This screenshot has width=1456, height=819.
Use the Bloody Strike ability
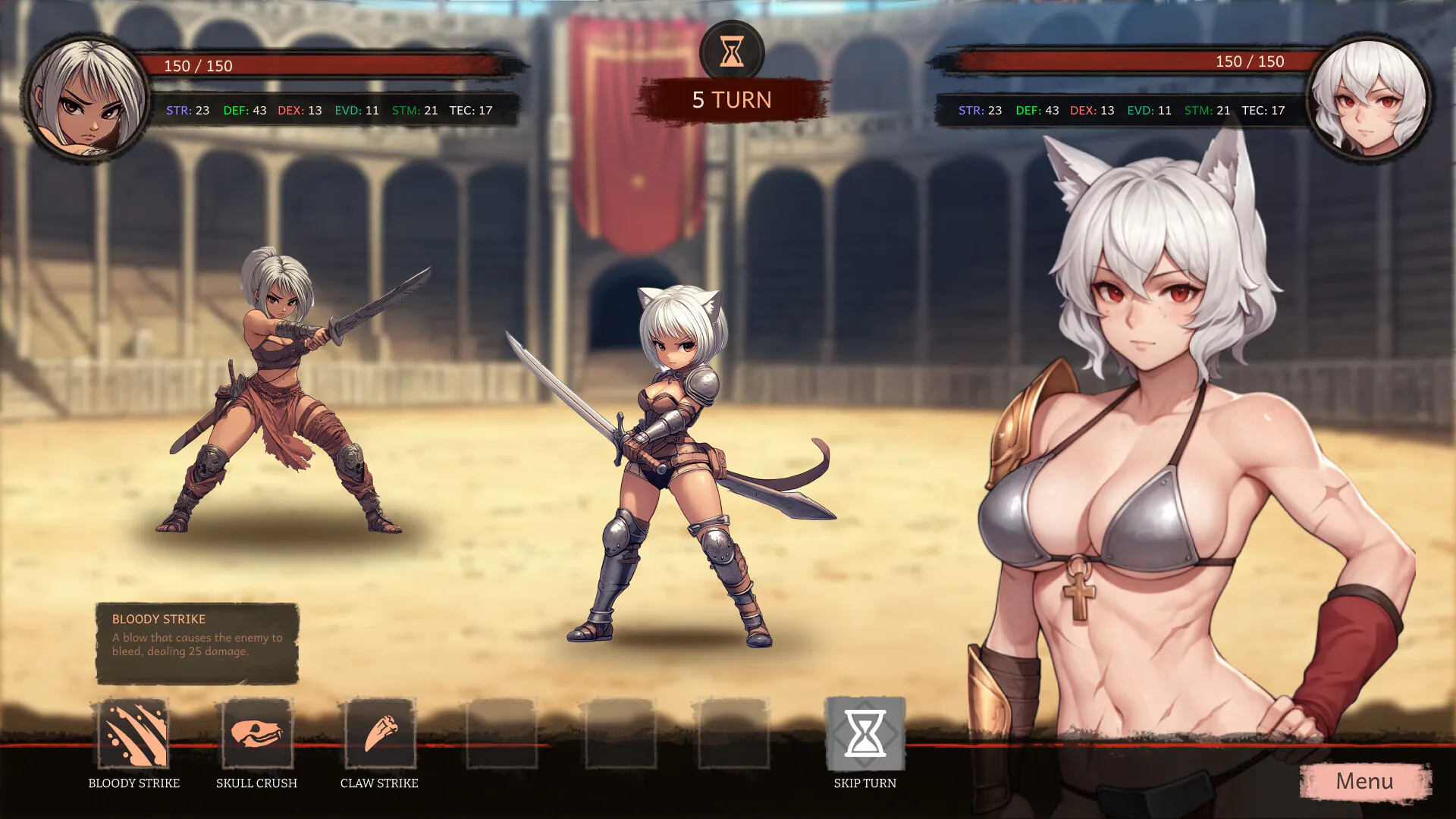133,733
